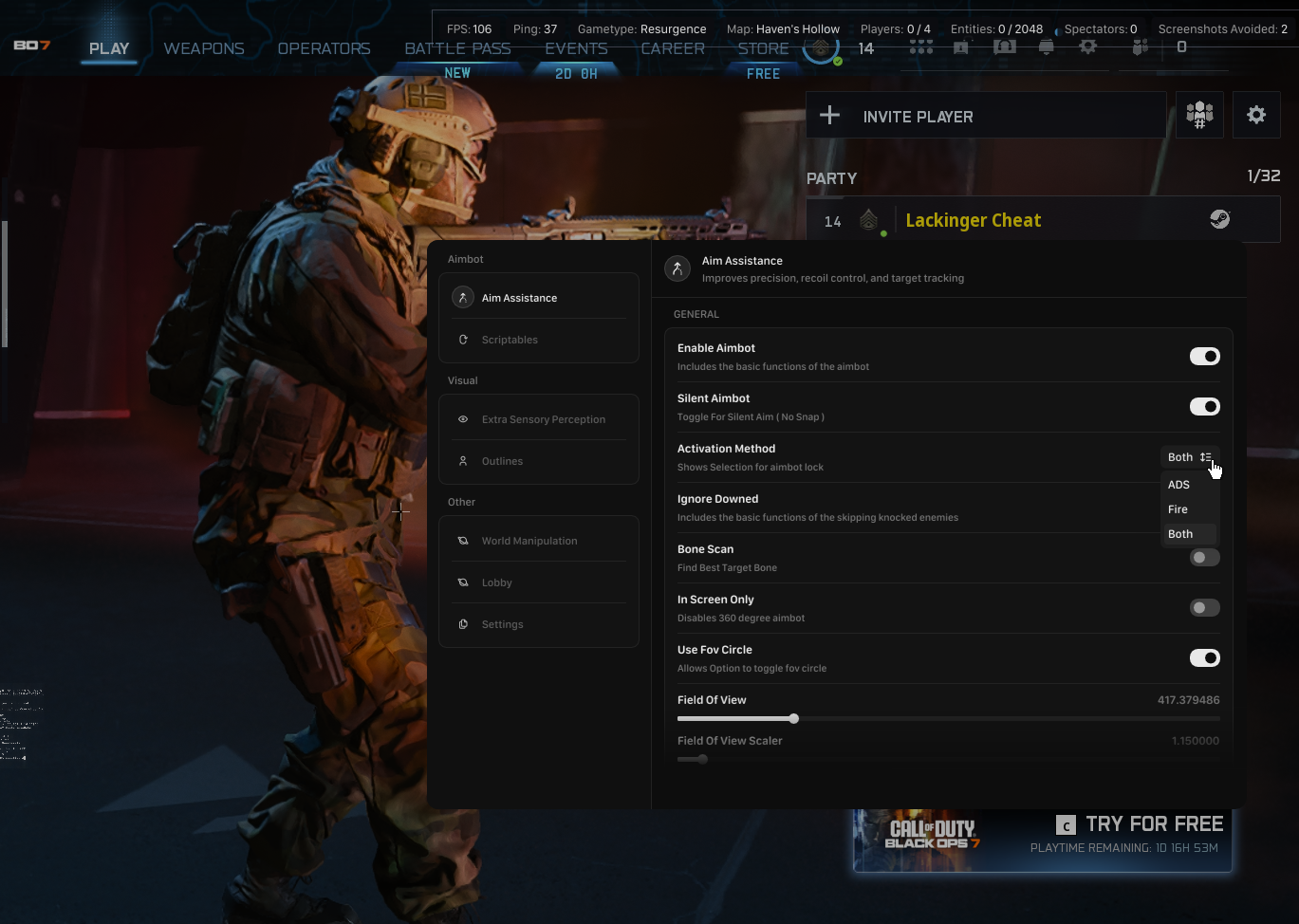Open the gear settings button beside Invite Player
The image size is (1299, 924).
[1256, 116]
